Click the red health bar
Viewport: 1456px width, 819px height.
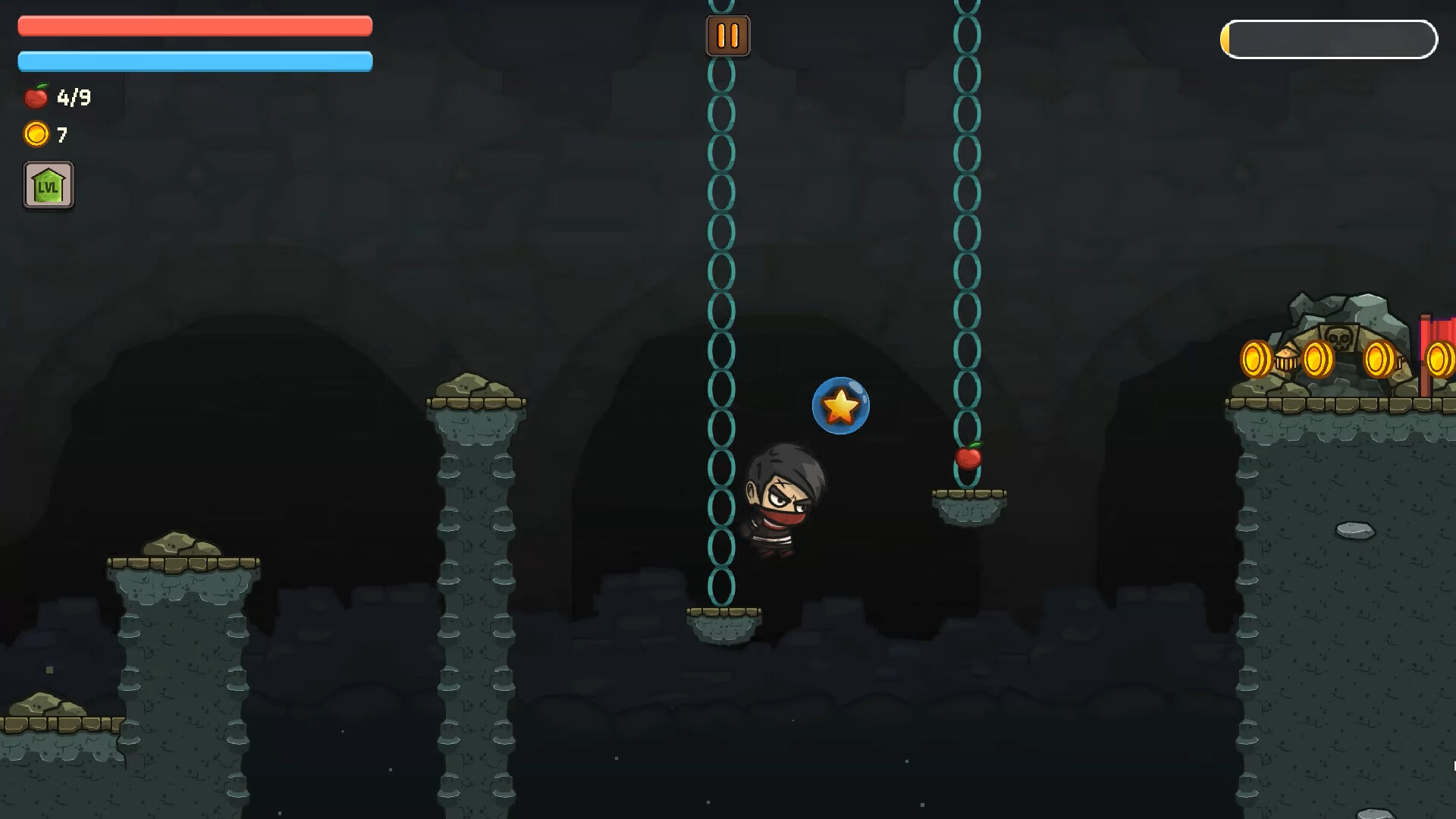[195, 26]
